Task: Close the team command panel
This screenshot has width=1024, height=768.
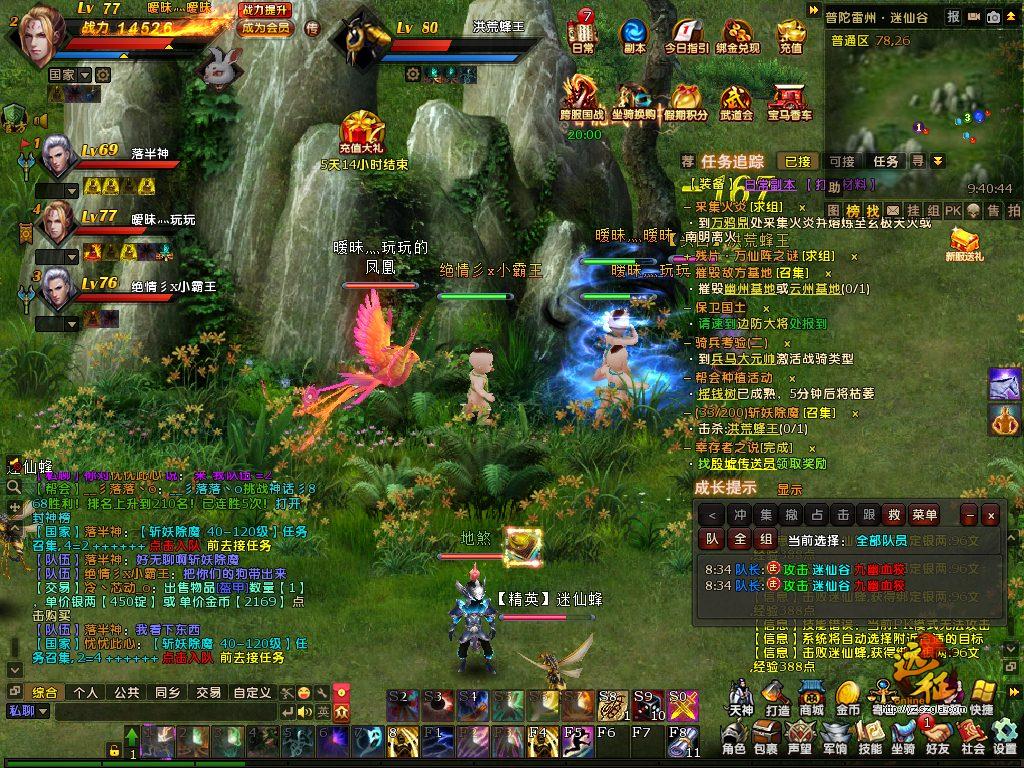Action: tap(990, 515)
